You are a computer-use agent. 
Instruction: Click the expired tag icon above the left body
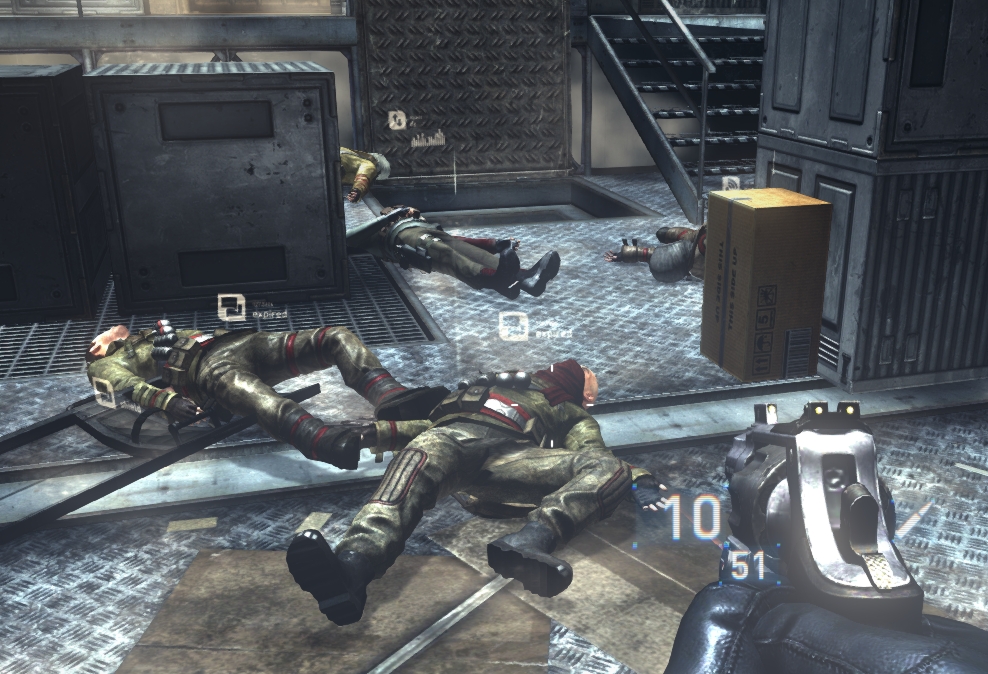[x=232, y=307]
